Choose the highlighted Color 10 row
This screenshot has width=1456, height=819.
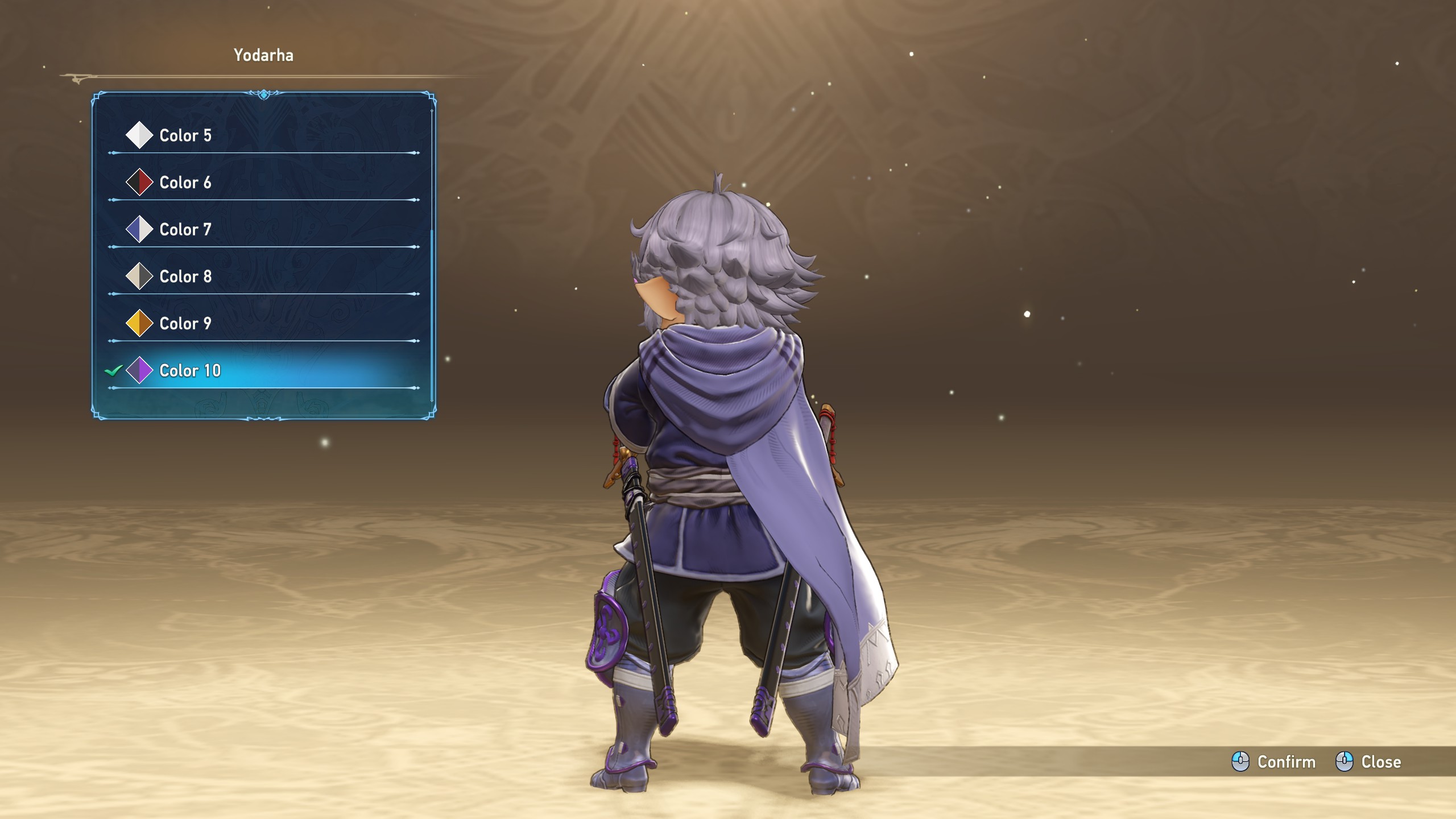tap(190, 371)
